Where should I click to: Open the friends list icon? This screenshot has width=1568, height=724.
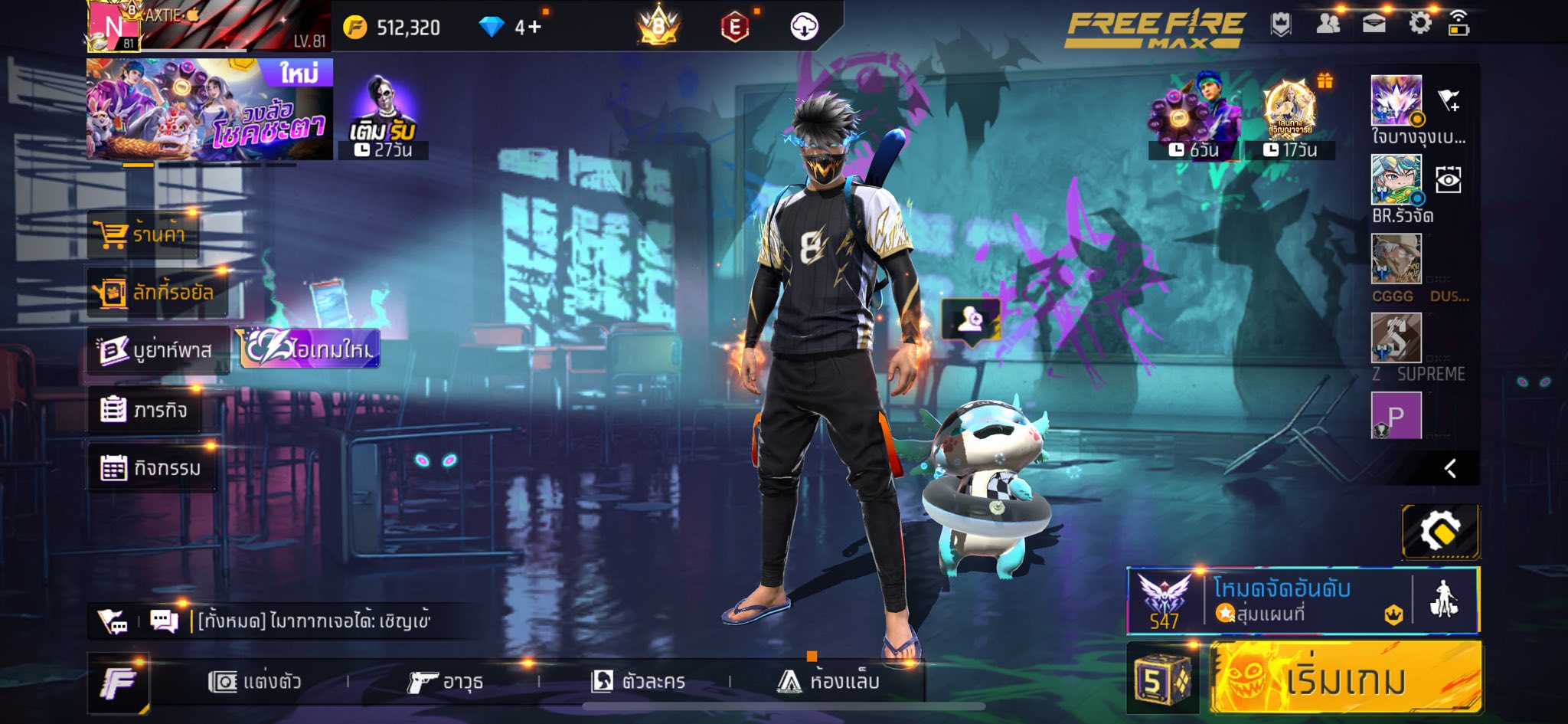[1328, 24]
